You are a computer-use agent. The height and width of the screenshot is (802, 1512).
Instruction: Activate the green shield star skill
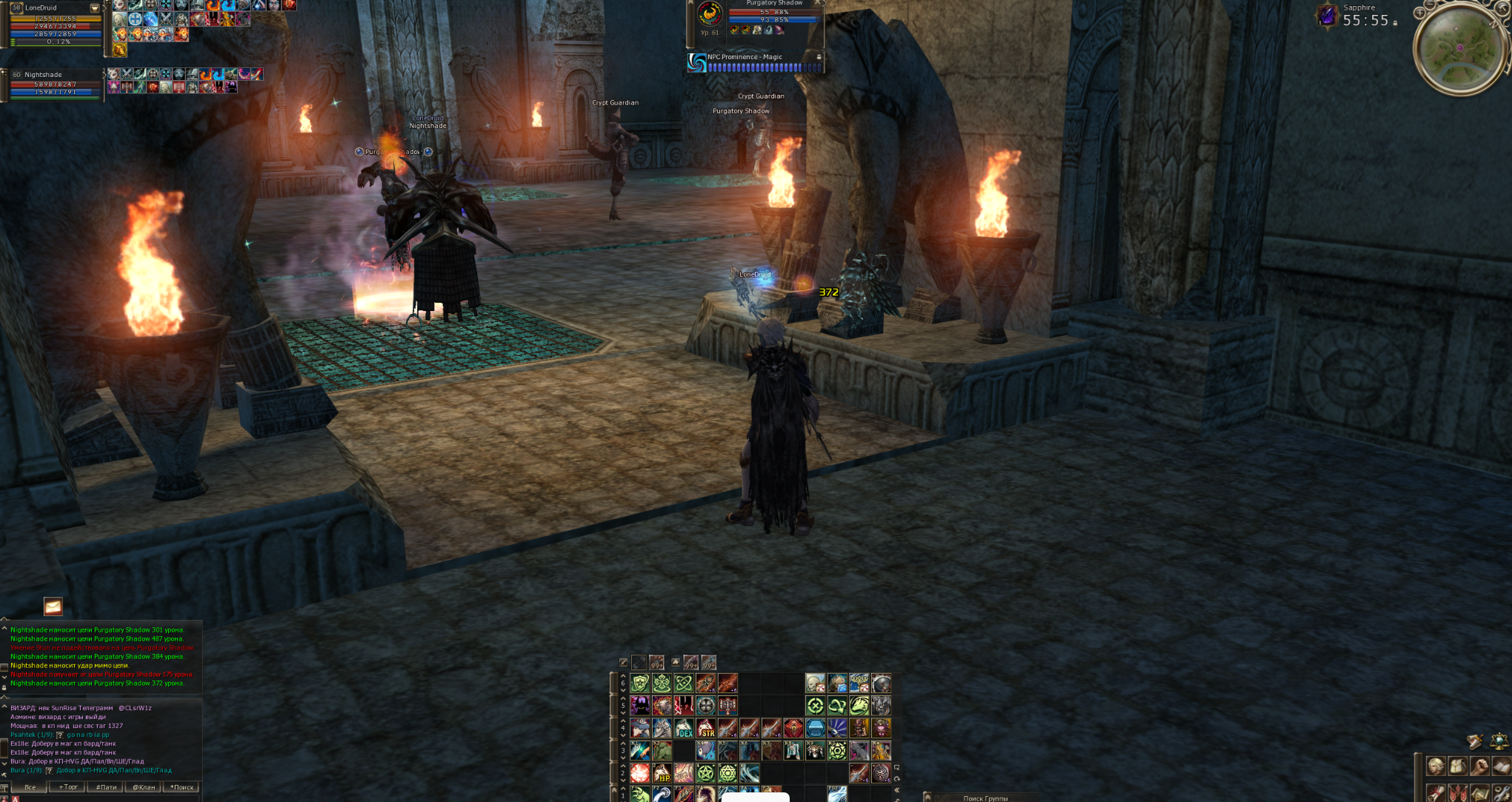[640, 684]
